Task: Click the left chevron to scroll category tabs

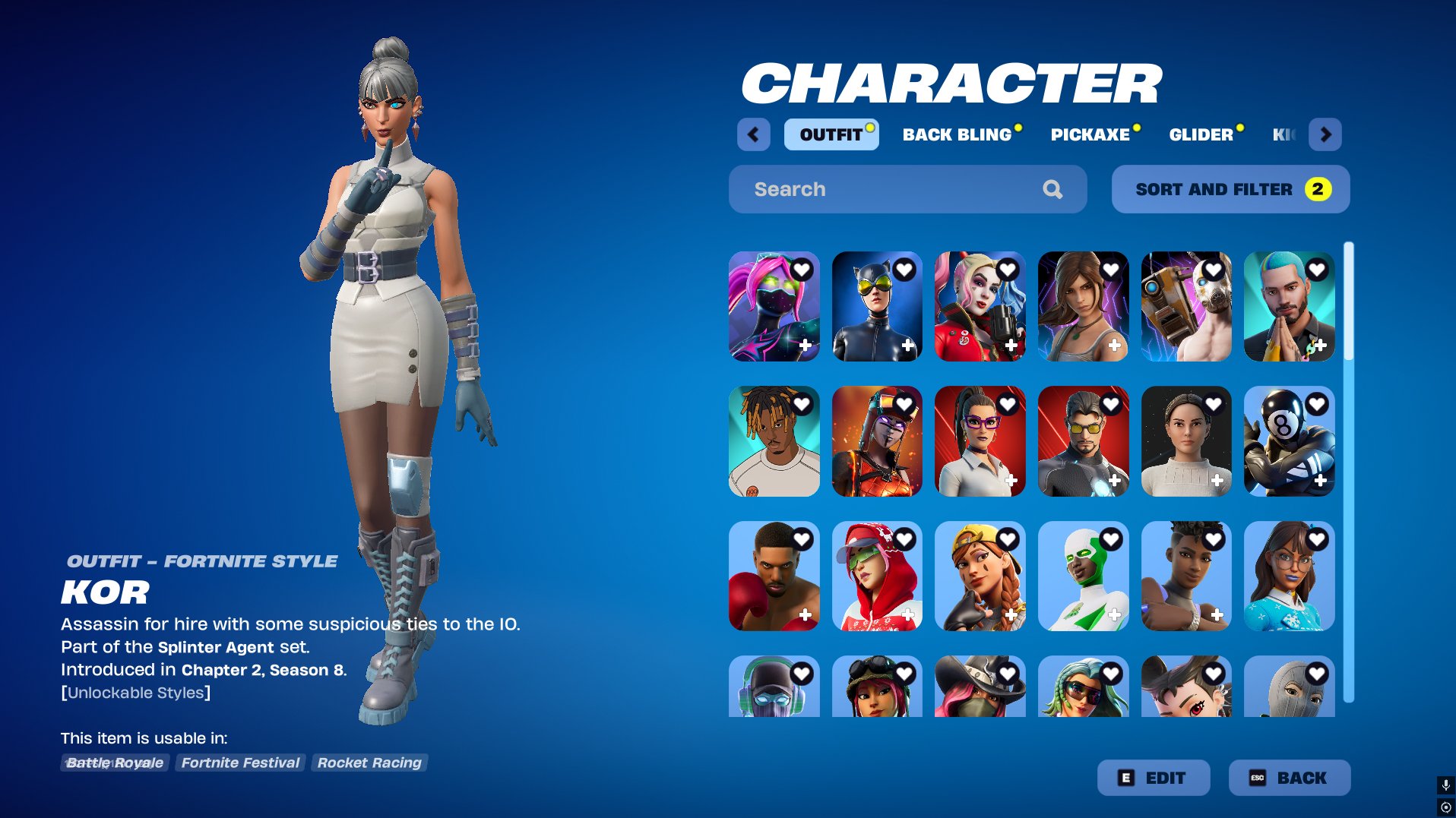Action: (x=753, y=134)
